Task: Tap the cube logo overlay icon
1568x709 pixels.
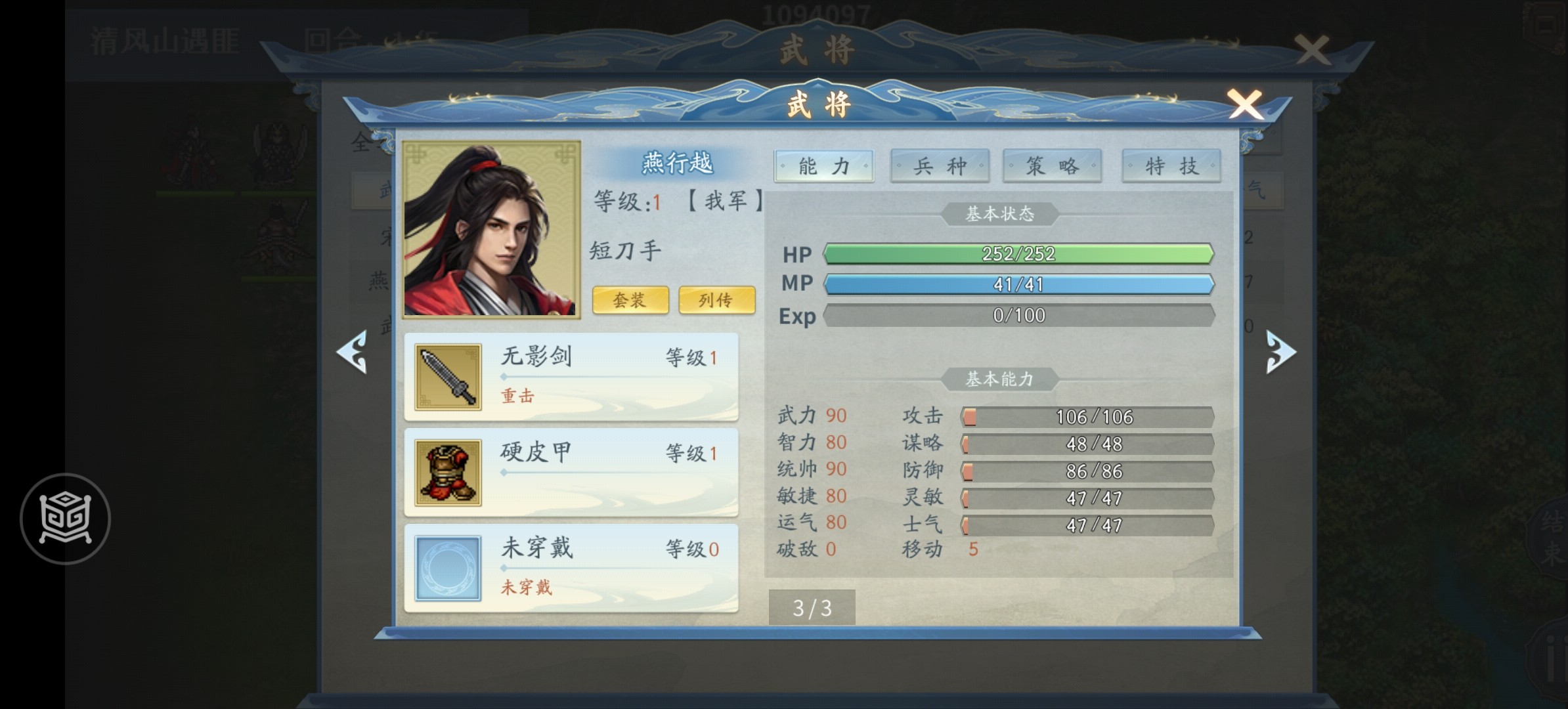Action: (65, 519)
